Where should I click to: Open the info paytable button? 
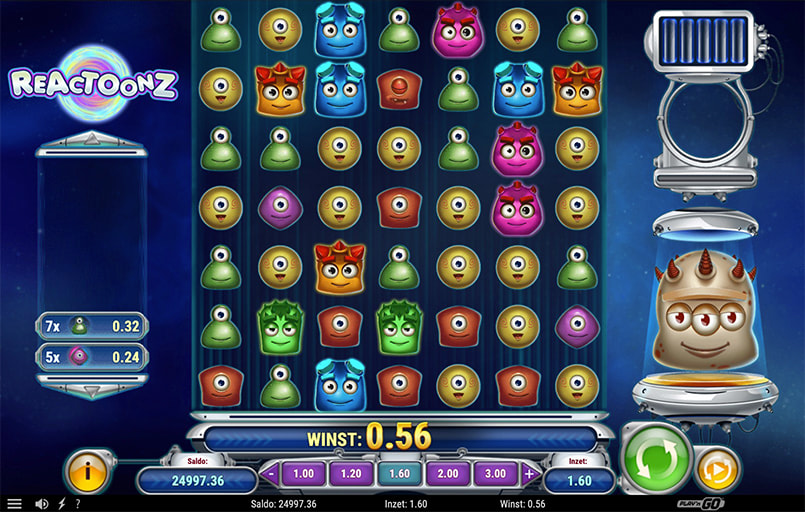(x=87, y=472)
